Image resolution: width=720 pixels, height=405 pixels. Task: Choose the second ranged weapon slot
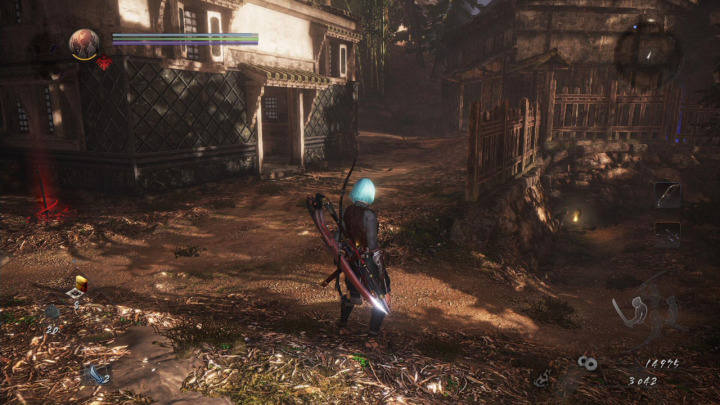[x=667, y=233]
